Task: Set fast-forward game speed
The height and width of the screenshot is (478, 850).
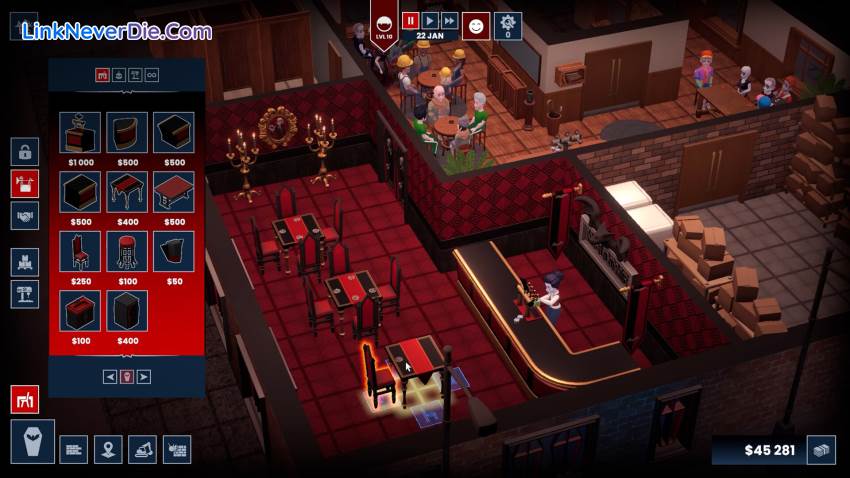Action: click(x=450, y=20)
